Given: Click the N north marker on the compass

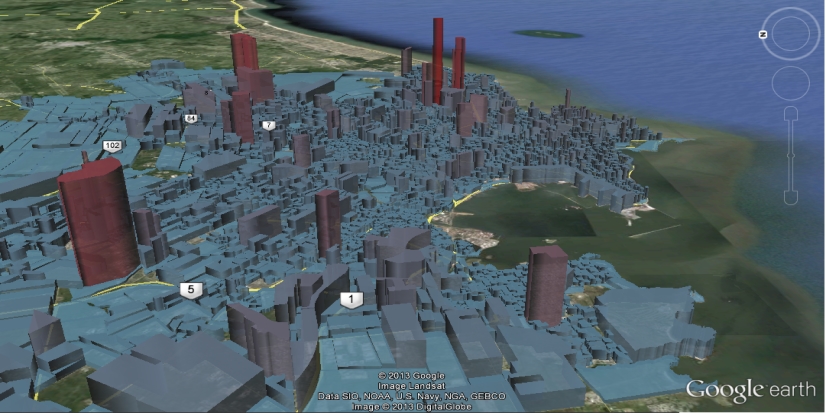Looking at the screenshot, I should click(763, 34).
